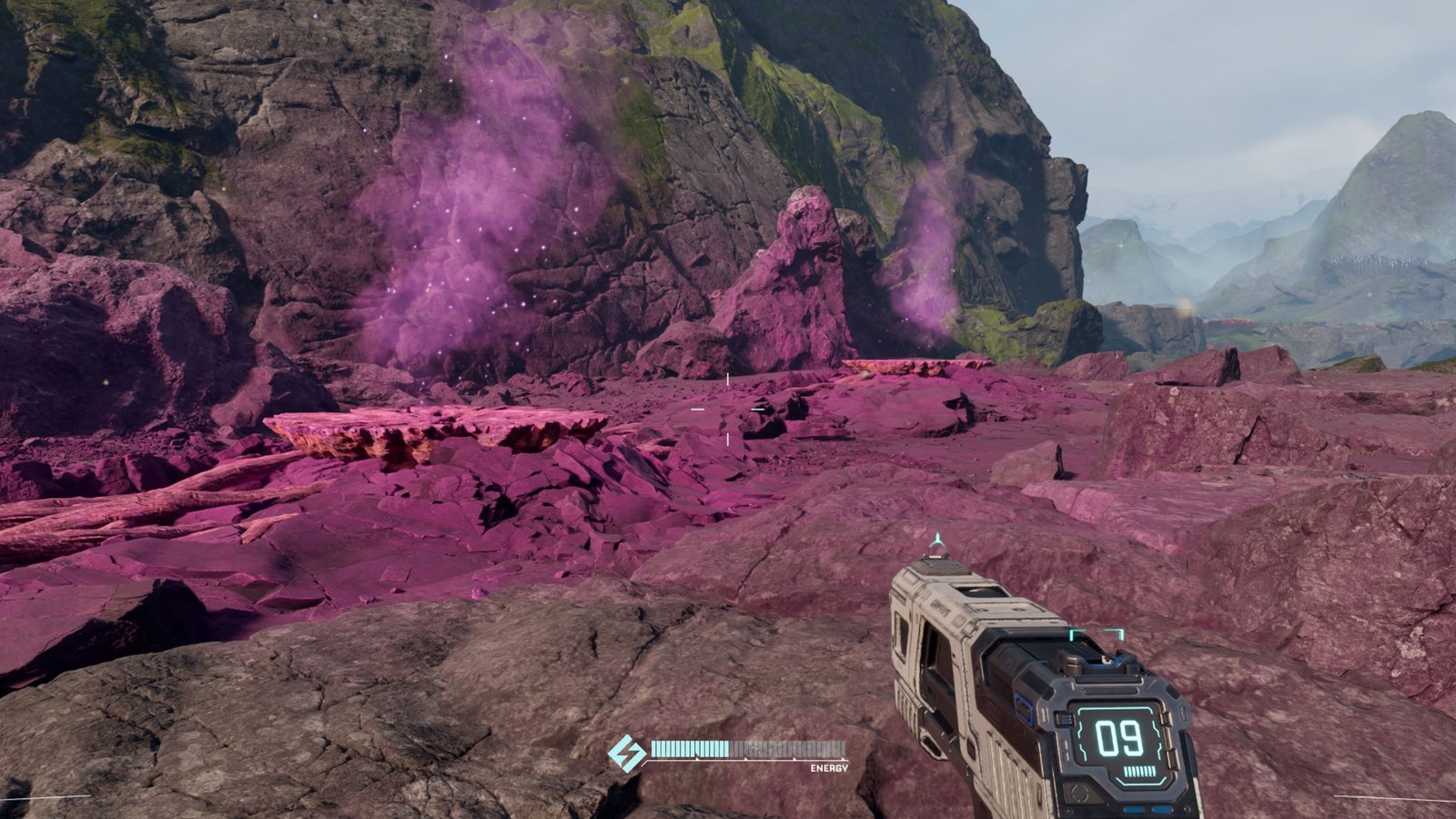
Task: Click the crosshair reticle at screen center
Action: (x=729, y=409)
